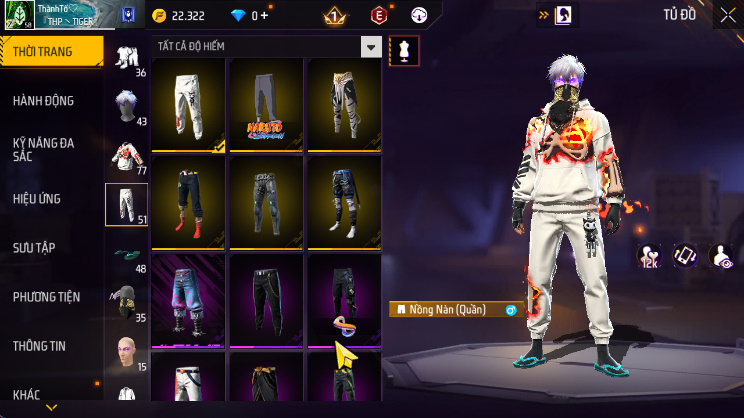
Task: Pick the blue and pink baggy pants
Action: click(x=189, y=299)
